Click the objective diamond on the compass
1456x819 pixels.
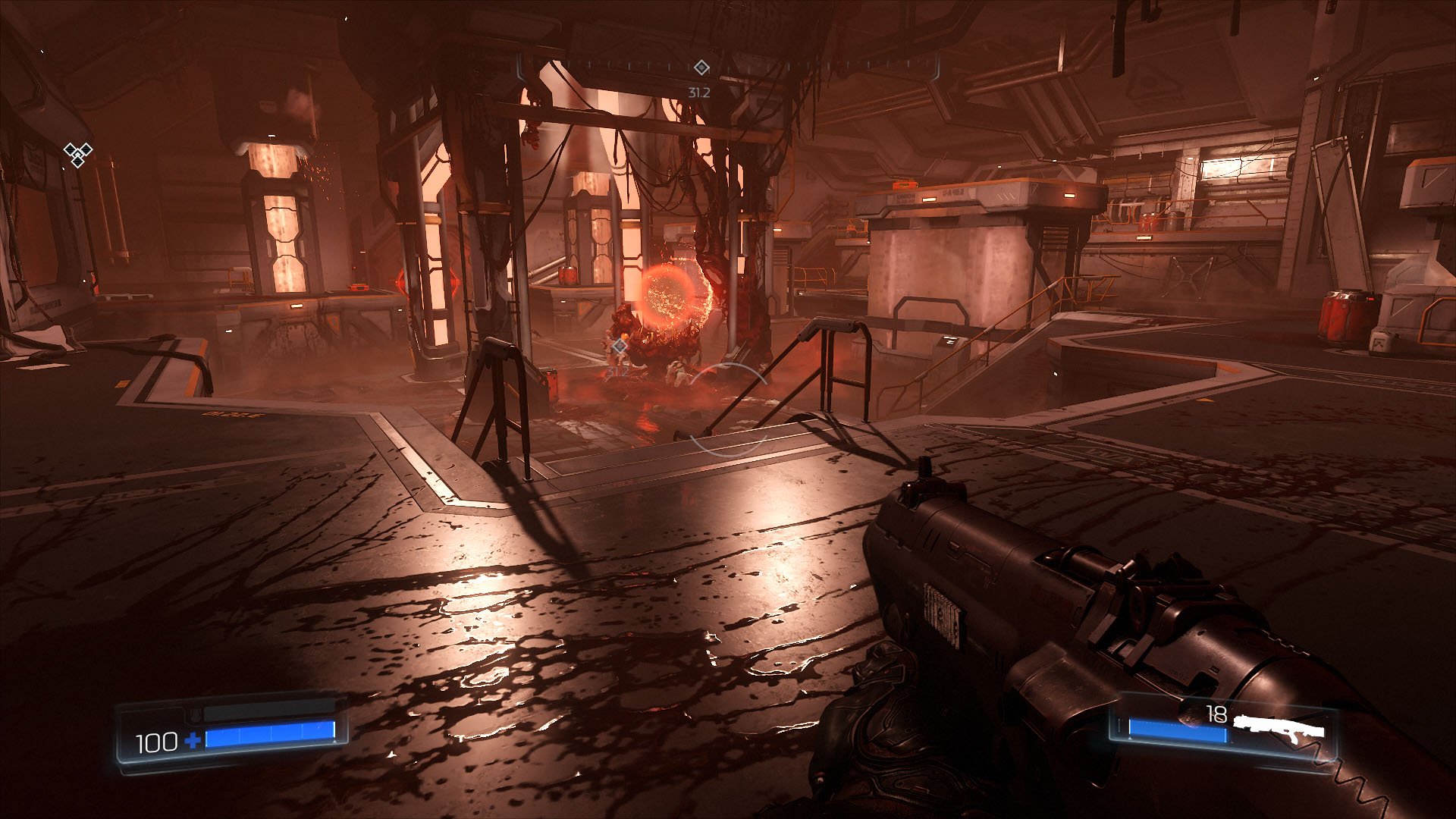701,68
